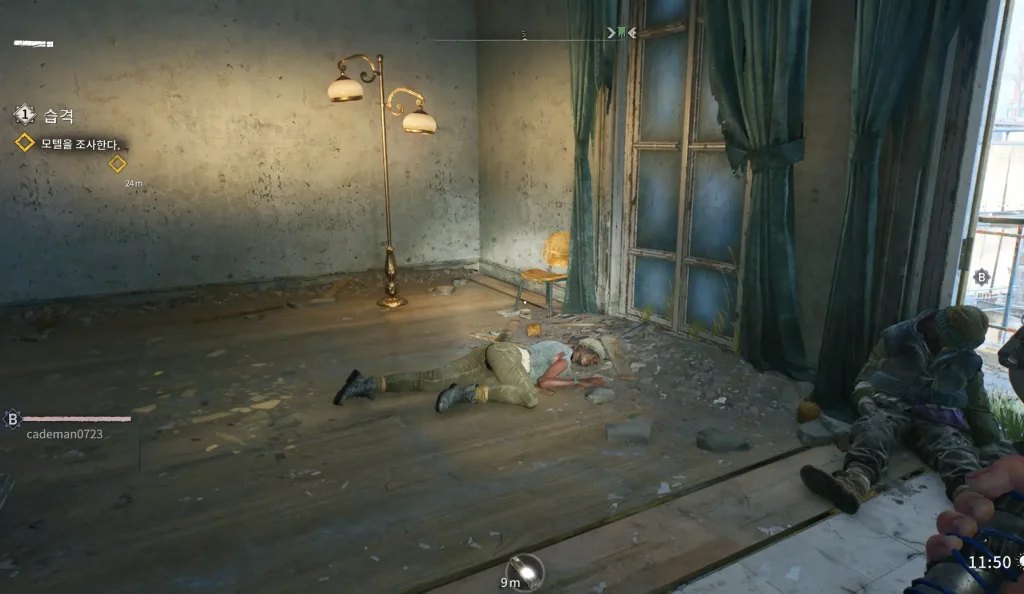Click the round icon above the 9m distance
This screenshot has height=594, width=1024.
524,570
